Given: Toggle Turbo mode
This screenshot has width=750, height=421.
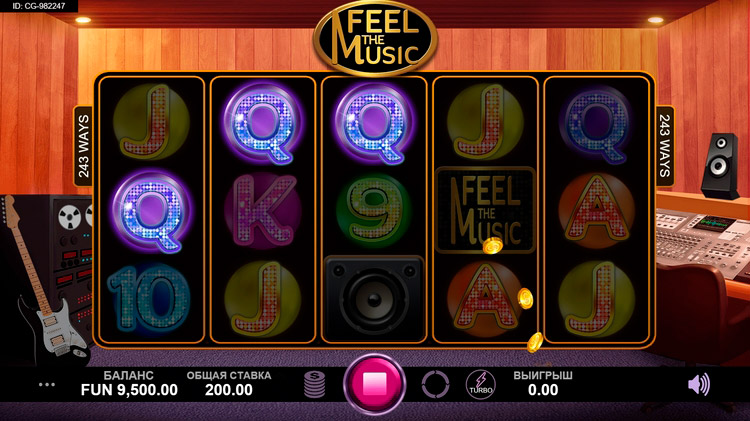Looking at the screenshot, I should point(480,384).
